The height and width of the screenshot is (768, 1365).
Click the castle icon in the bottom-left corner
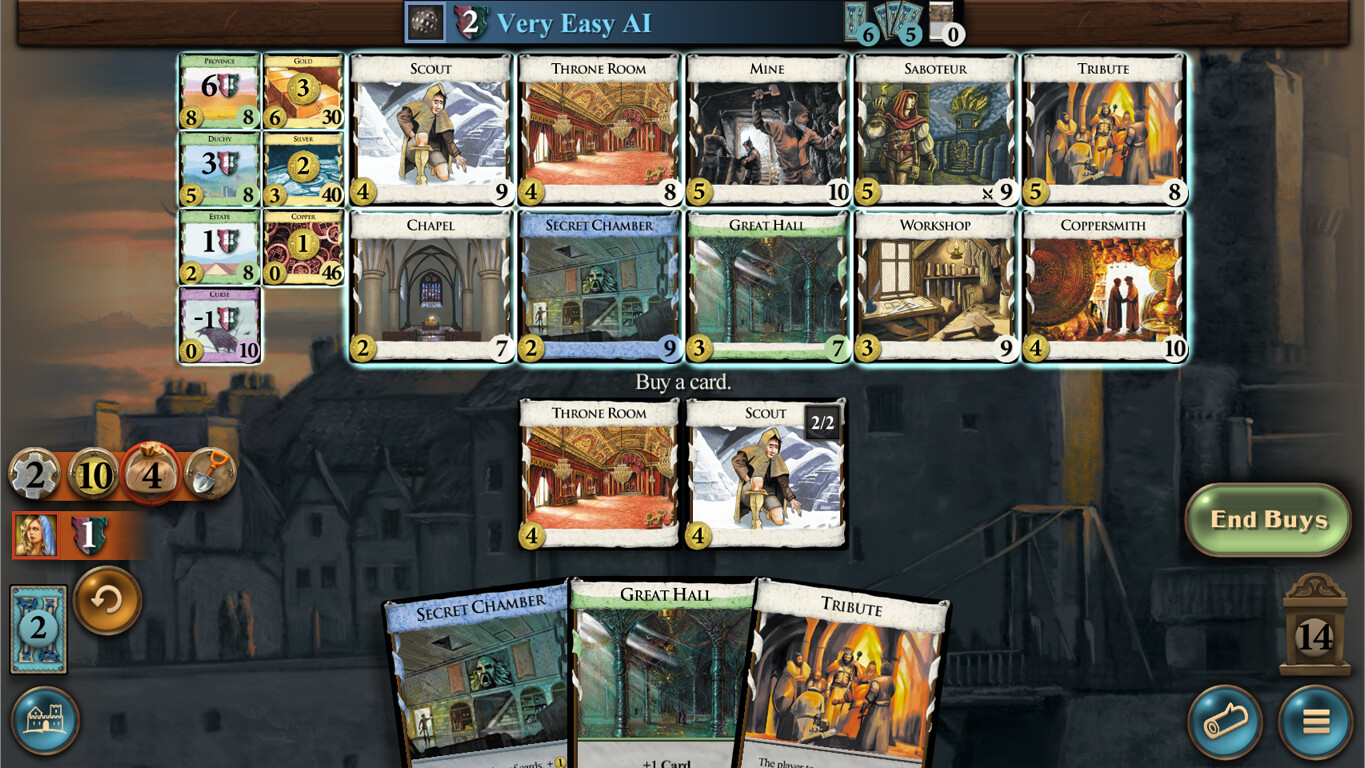tap(46, 719)
